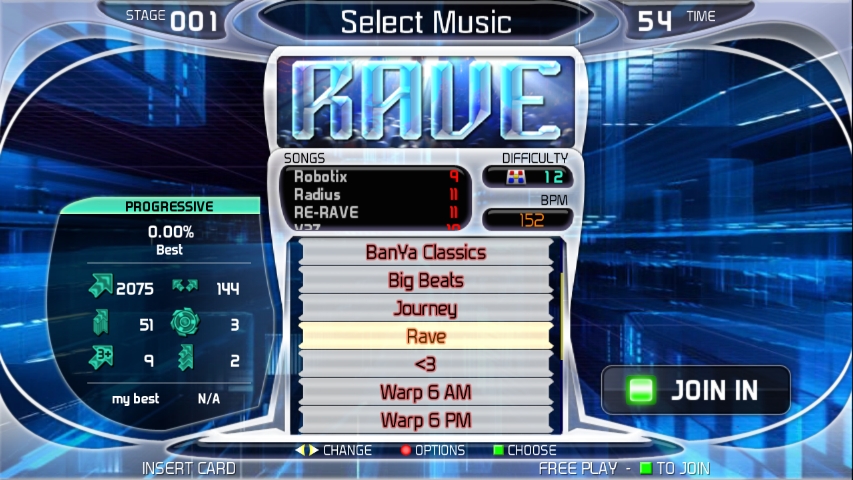The height and width of the screenshot is (480, 853).
Task: Select the Warp 6 AM course
Action: coord(426,392)
